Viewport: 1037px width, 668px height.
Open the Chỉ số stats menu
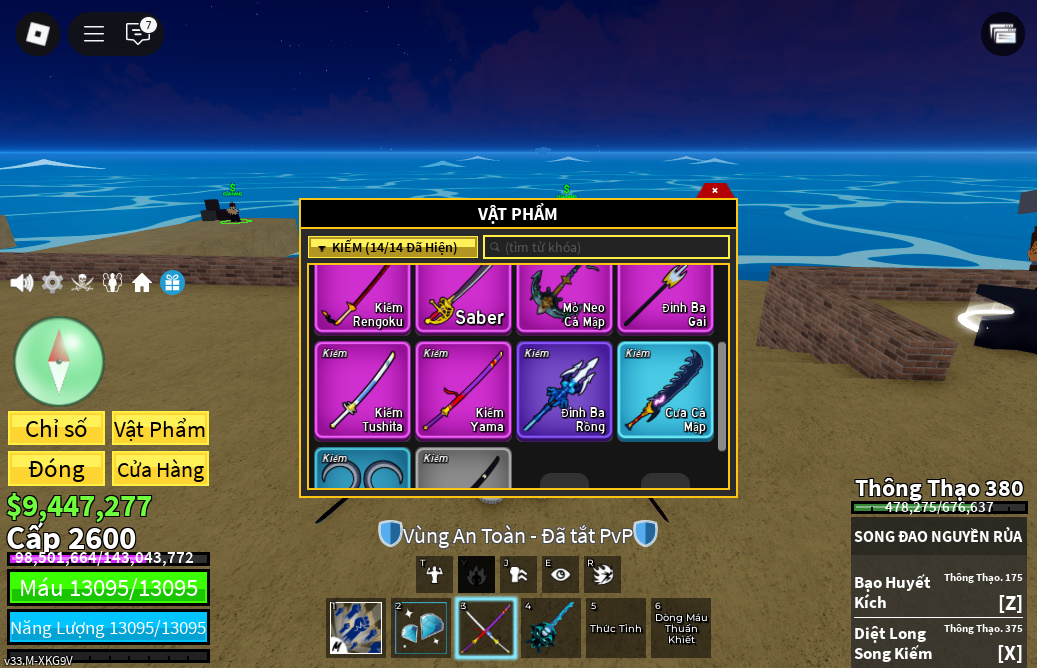point(56,429)
